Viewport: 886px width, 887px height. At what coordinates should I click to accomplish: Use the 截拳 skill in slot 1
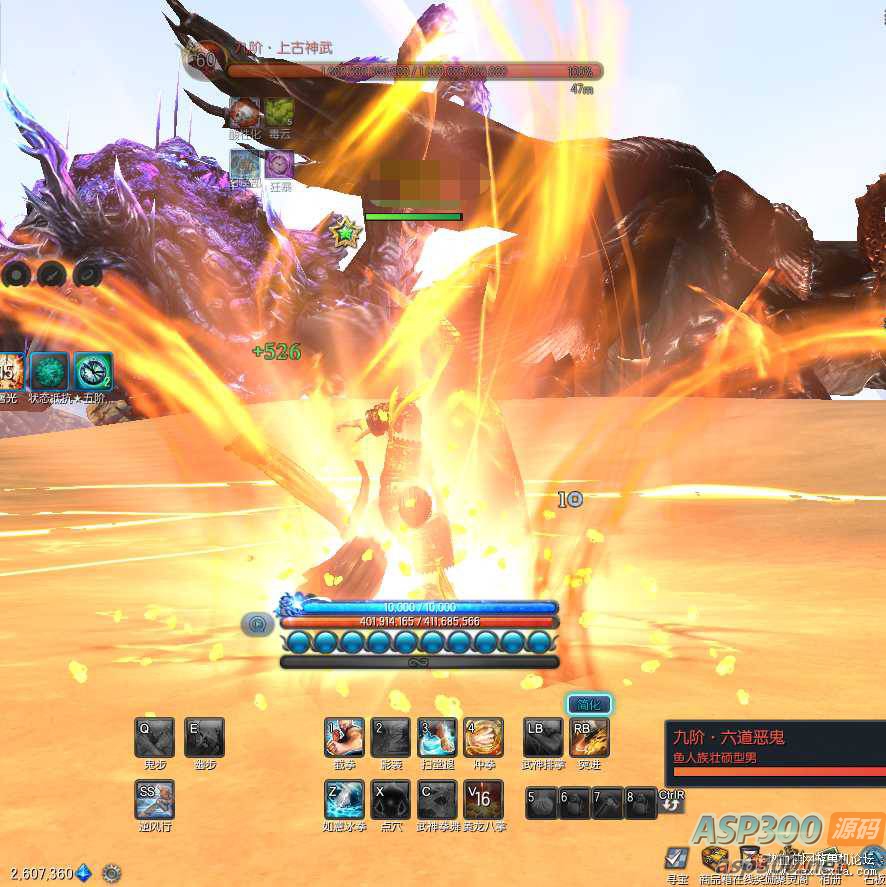(x=345, y=738)
